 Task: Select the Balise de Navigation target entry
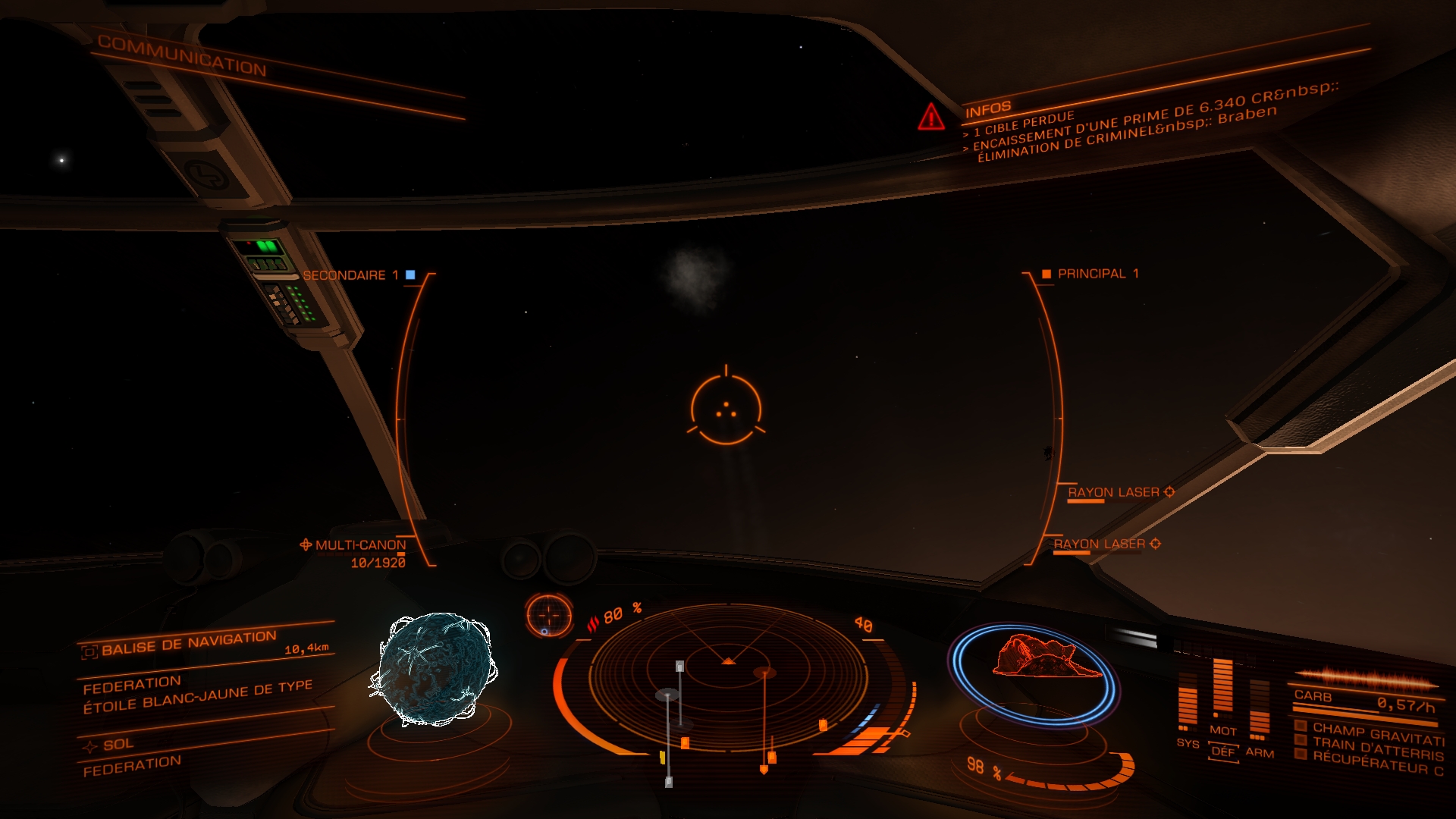(x=189, y=643)
